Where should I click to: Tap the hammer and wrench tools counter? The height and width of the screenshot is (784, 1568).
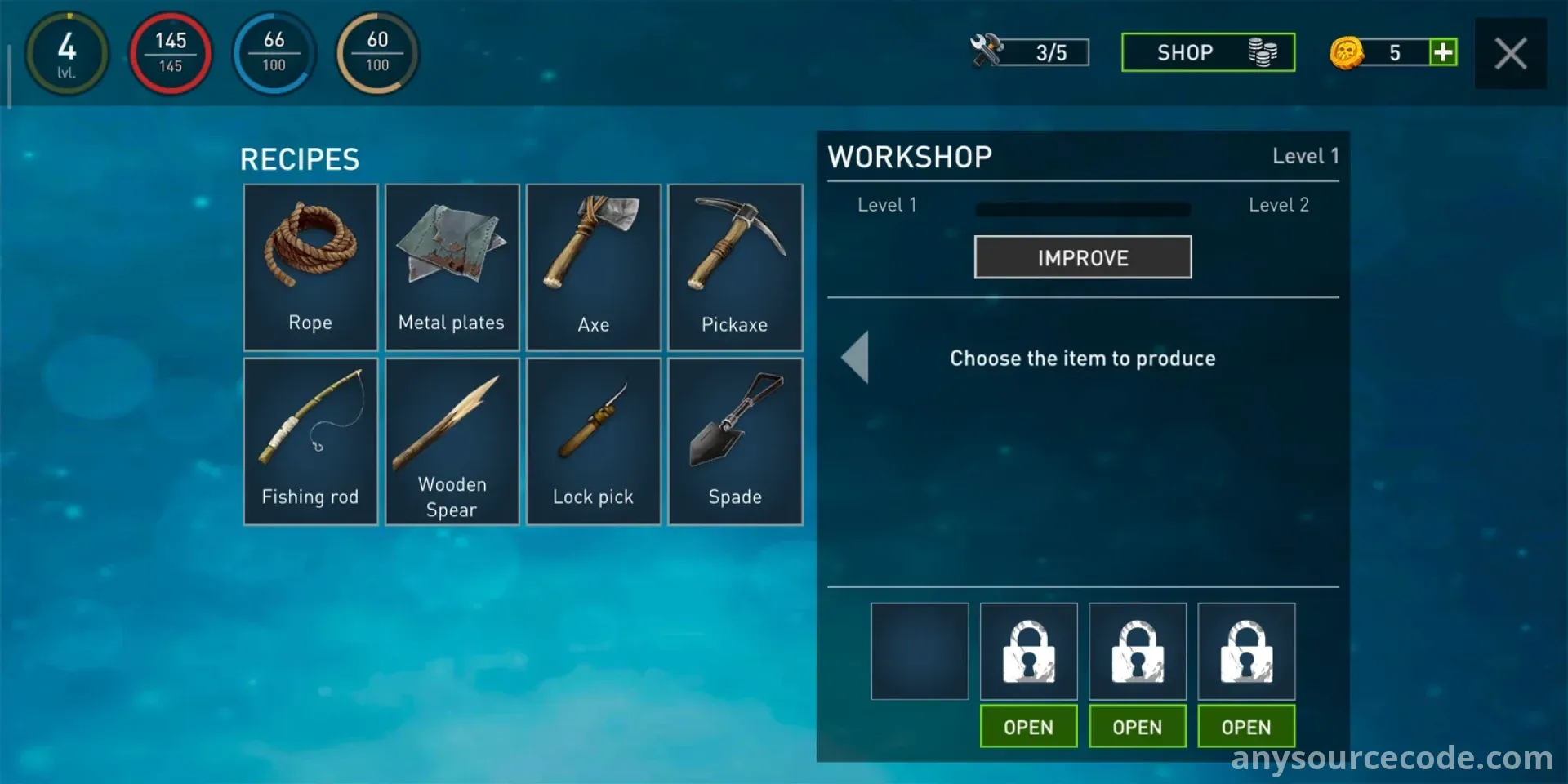(x=1030, y=51)
